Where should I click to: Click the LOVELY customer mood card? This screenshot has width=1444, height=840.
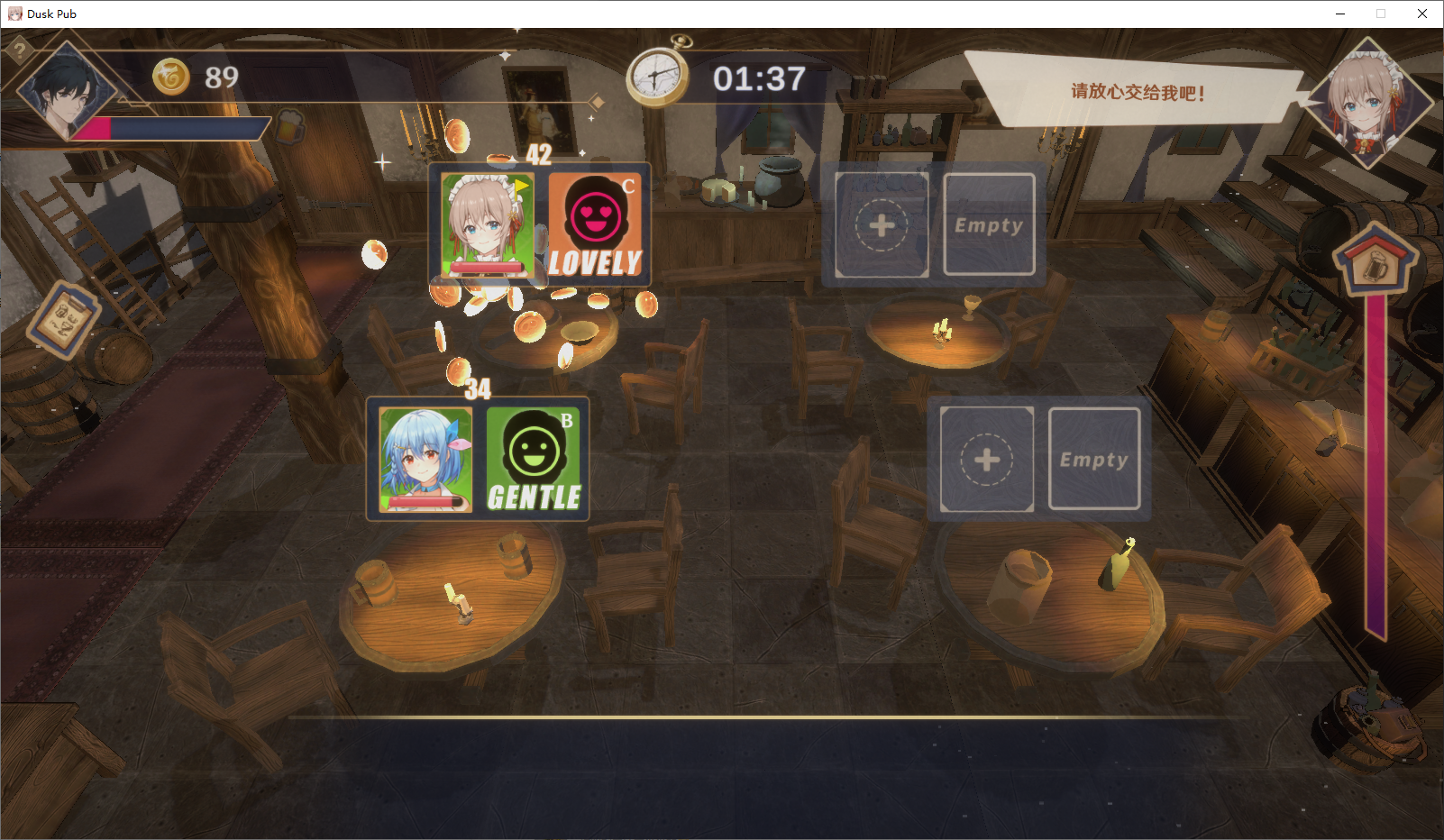click(595, 225)
